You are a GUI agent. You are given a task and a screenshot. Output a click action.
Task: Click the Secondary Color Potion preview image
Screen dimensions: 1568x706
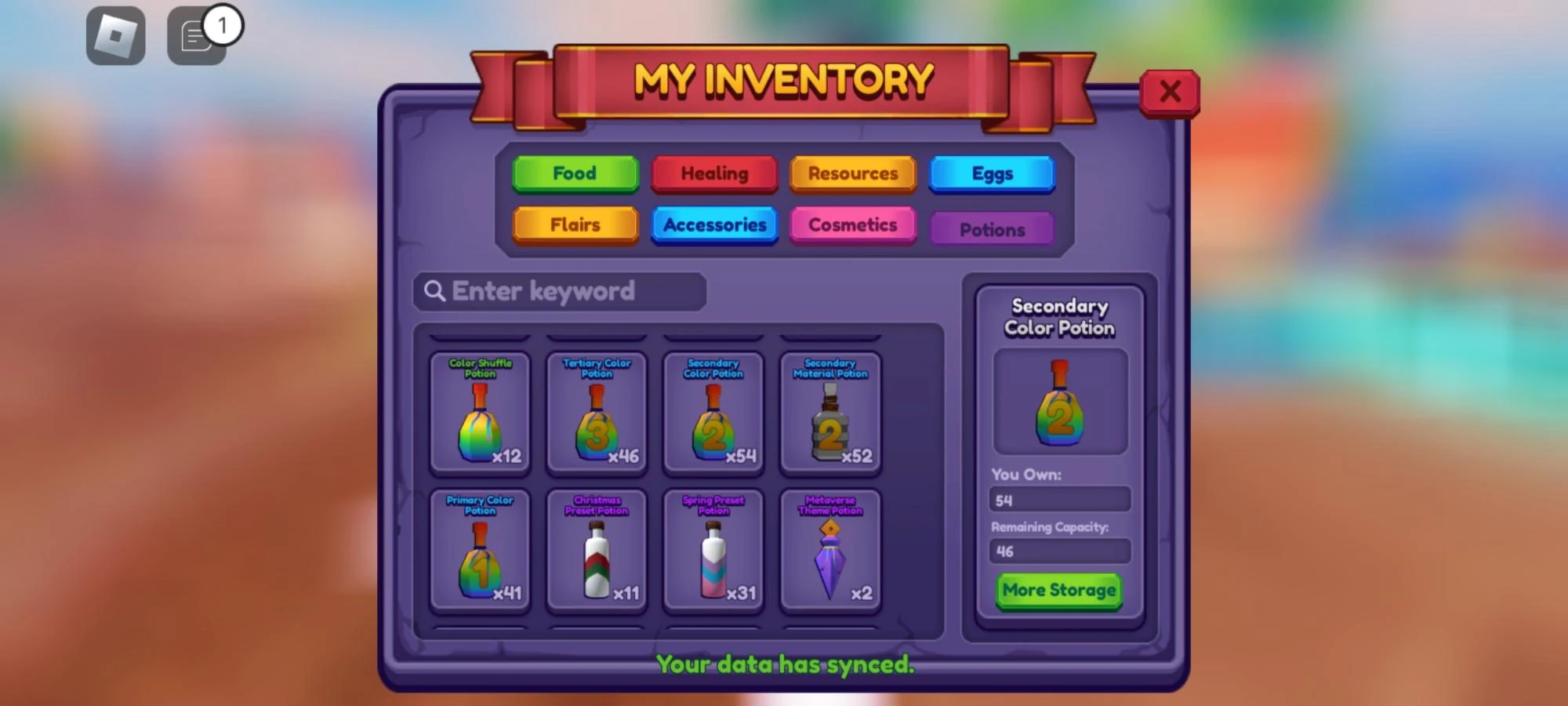[1059, 401]
